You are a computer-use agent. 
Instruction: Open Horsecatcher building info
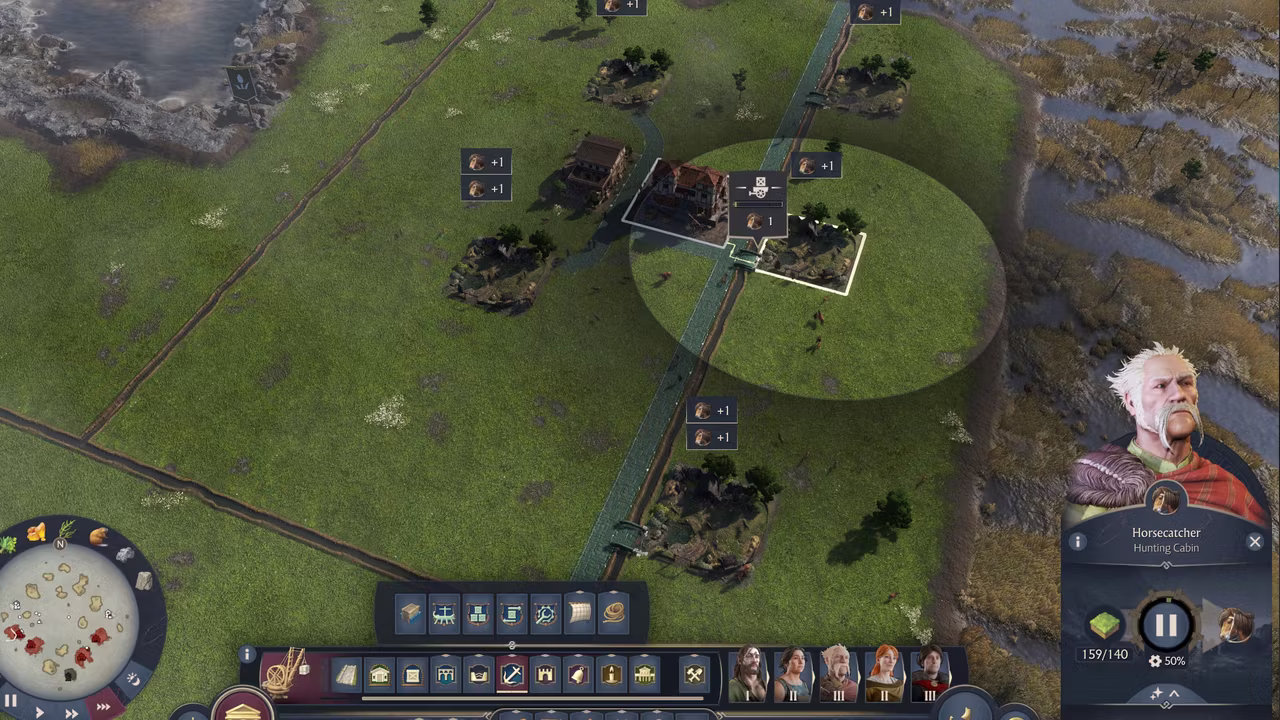pyautogui.click(x=1078, y=542)
